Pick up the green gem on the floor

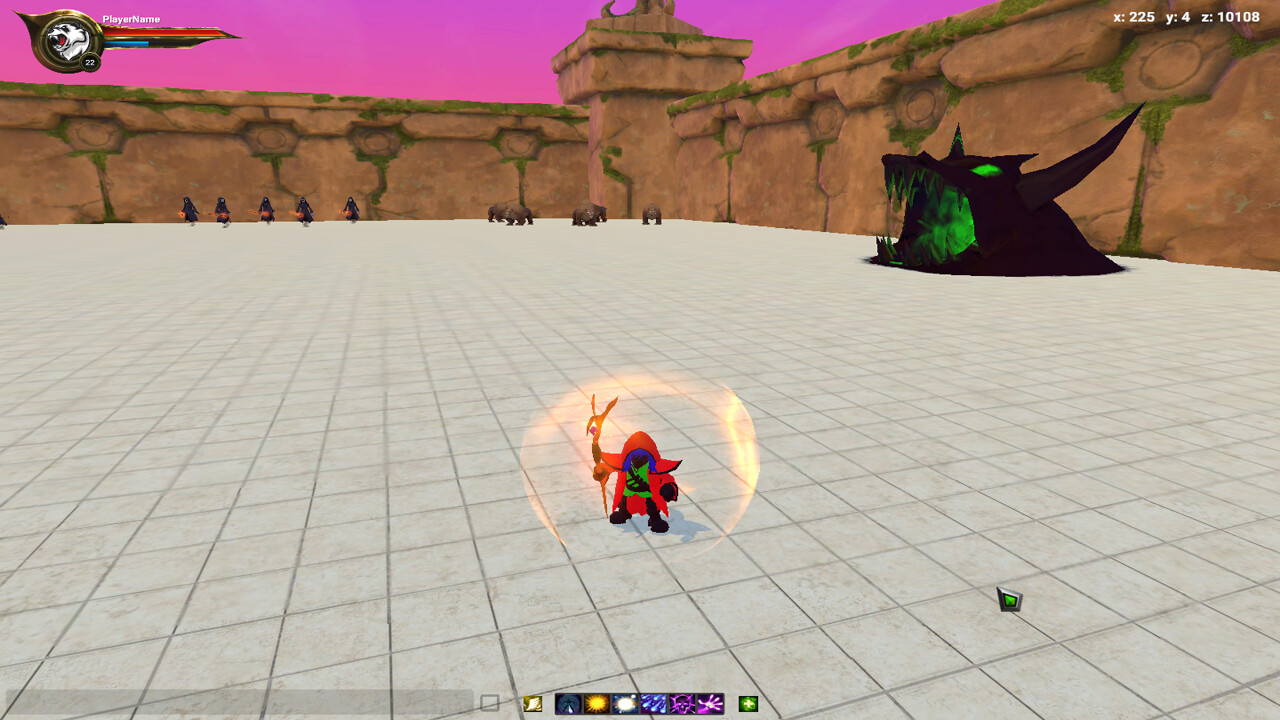(1010, 597)
